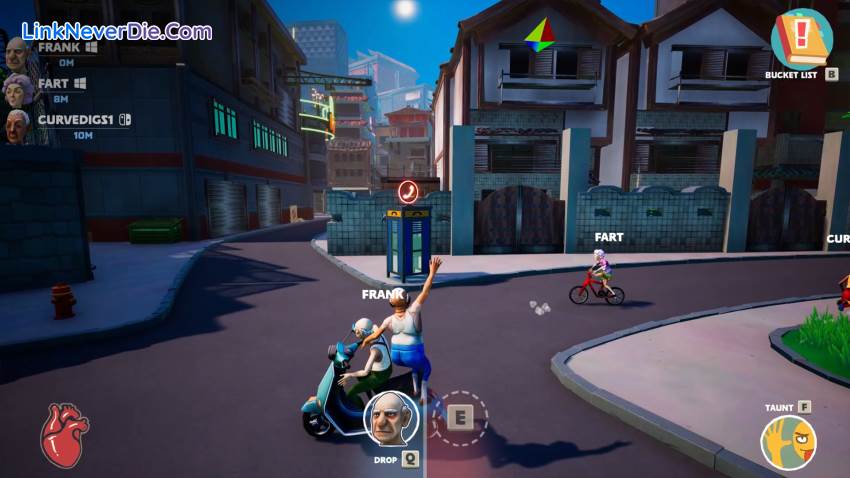Screen dimensions: 850x478
Task: Click the red phone marker above booth
Action: tap(408, 191)
